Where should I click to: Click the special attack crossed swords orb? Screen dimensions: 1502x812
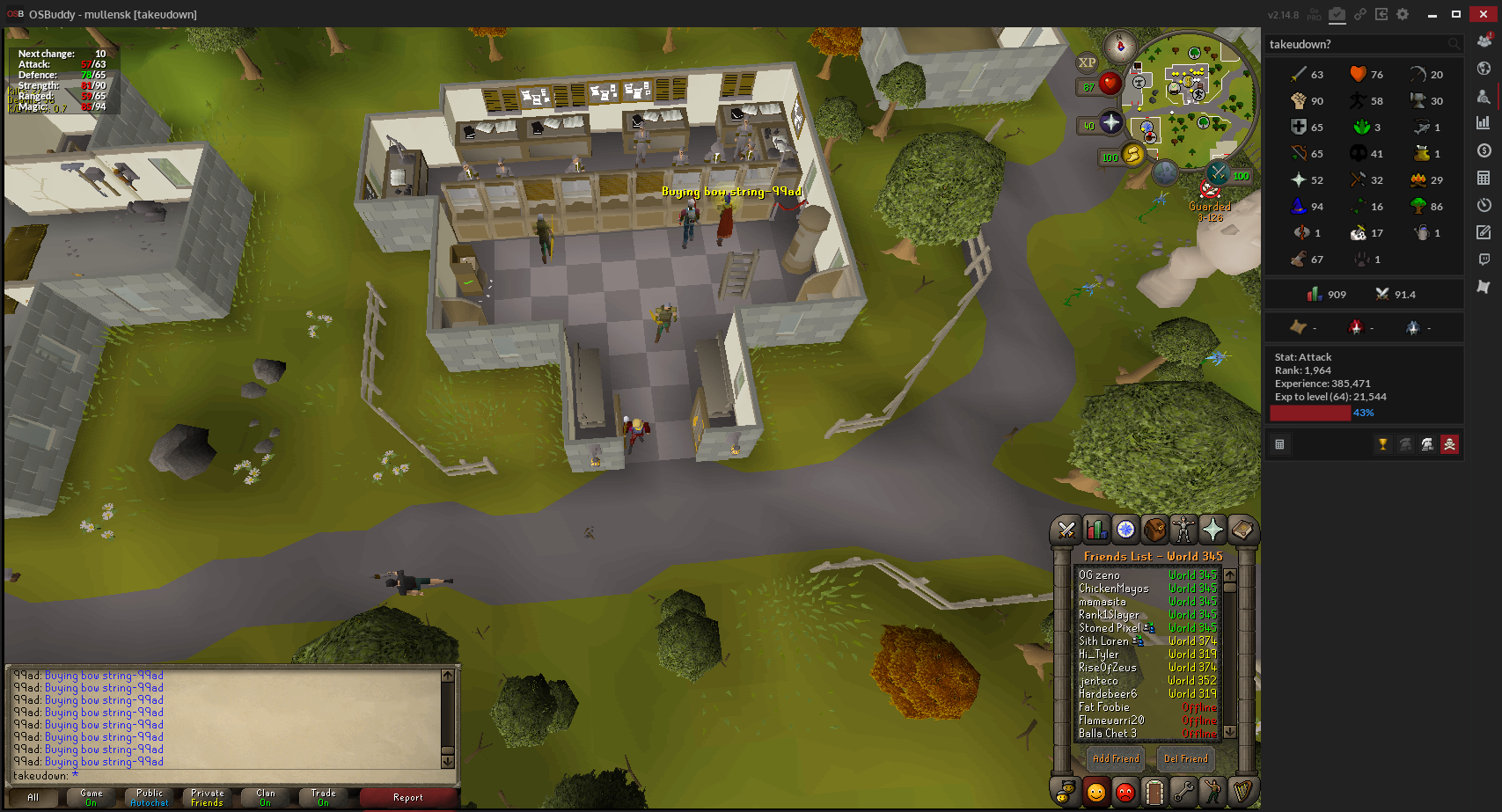coord(1218,173)
